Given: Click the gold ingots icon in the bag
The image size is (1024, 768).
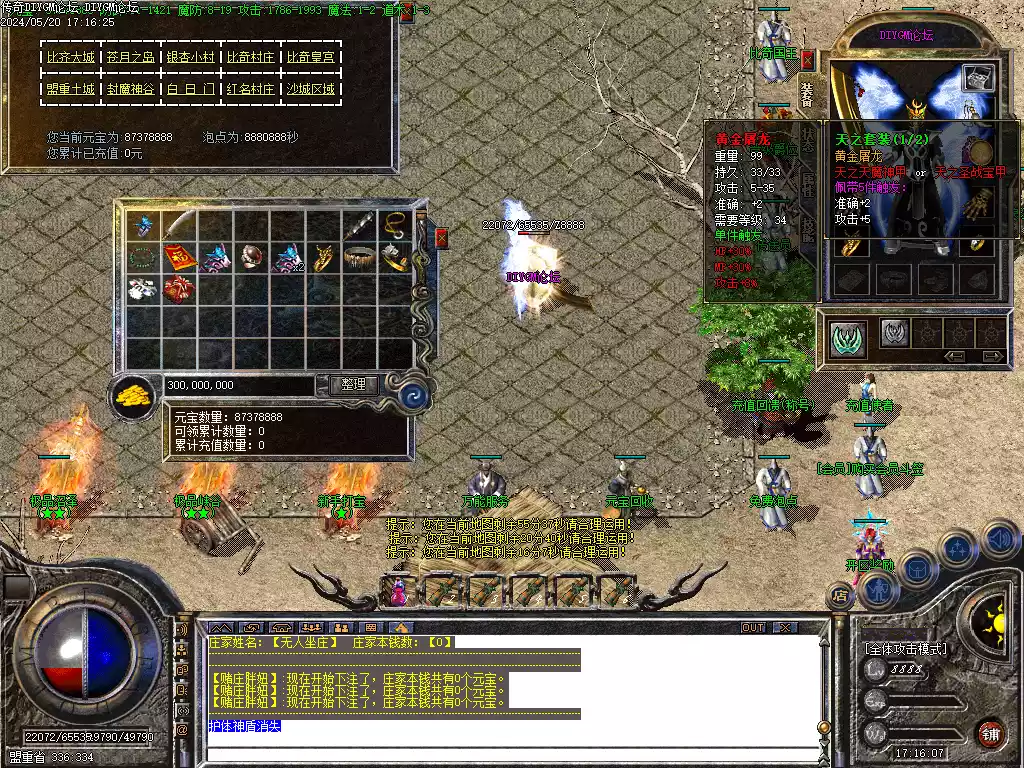Looking at the screenshot, I should (130, 395).
